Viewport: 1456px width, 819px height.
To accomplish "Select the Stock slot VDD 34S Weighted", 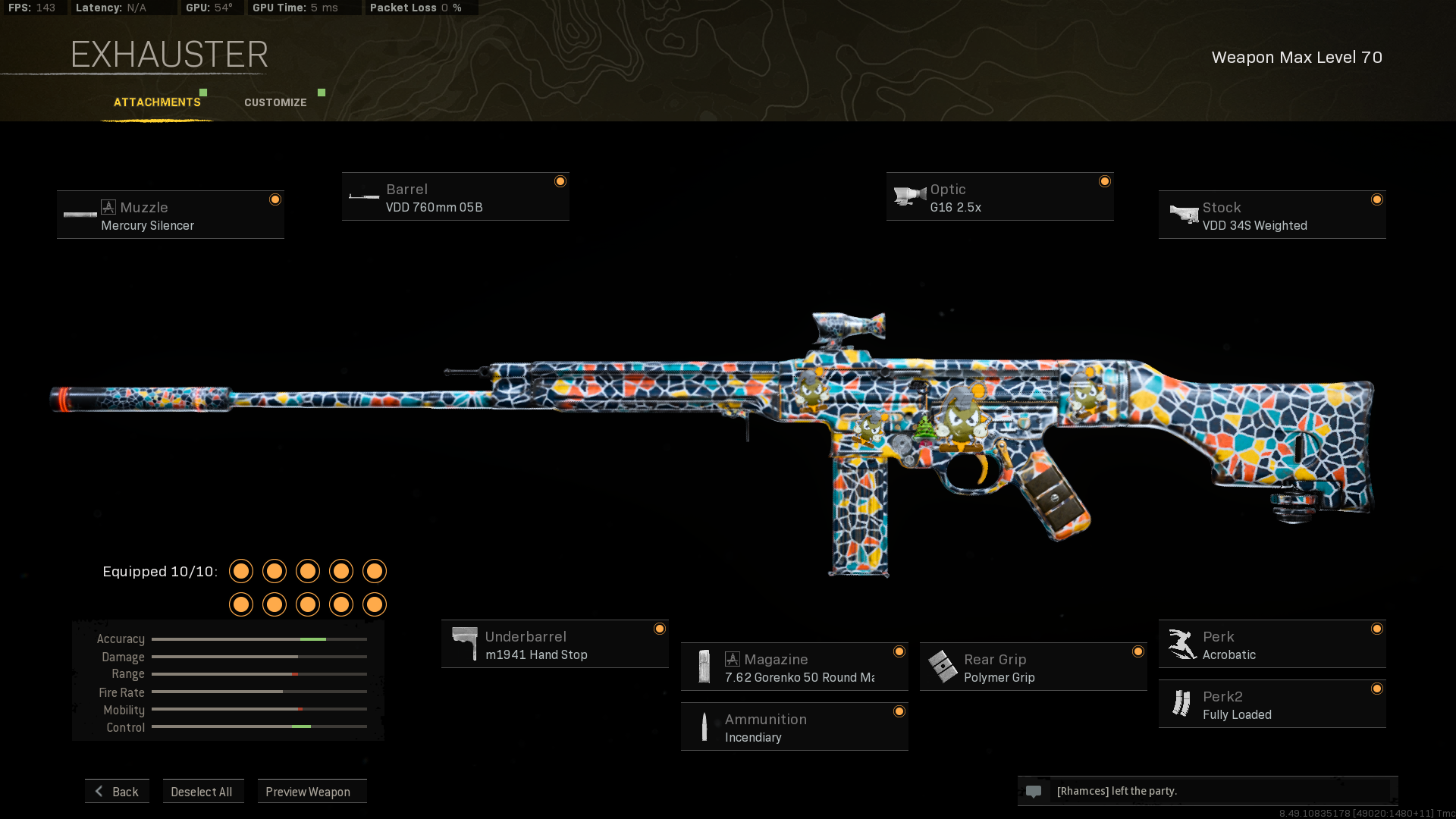I will point(1272,215).
